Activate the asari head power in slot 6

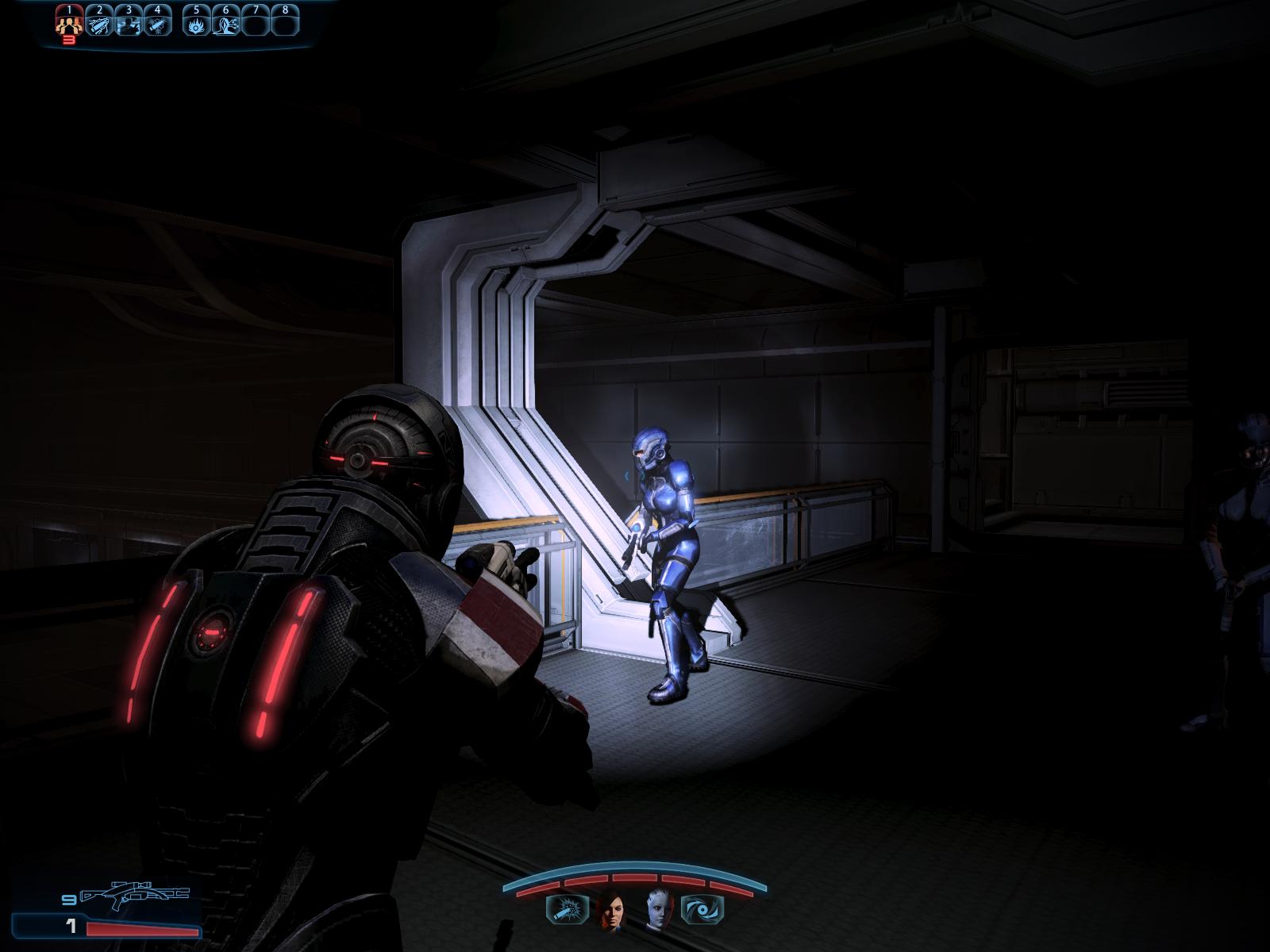[x=226, y=24]
